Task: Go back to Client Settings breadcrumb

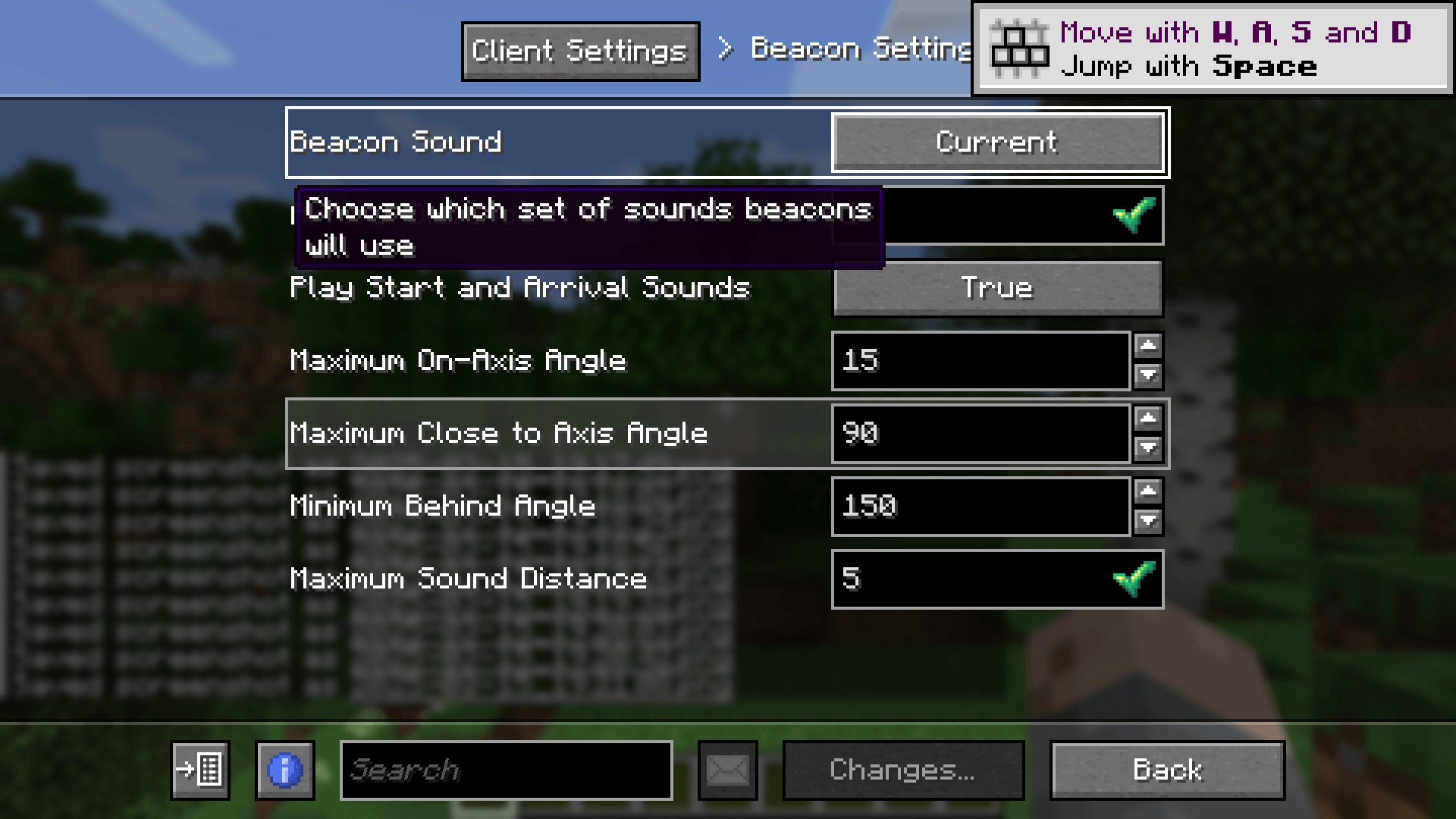Action: click(581, 51)
